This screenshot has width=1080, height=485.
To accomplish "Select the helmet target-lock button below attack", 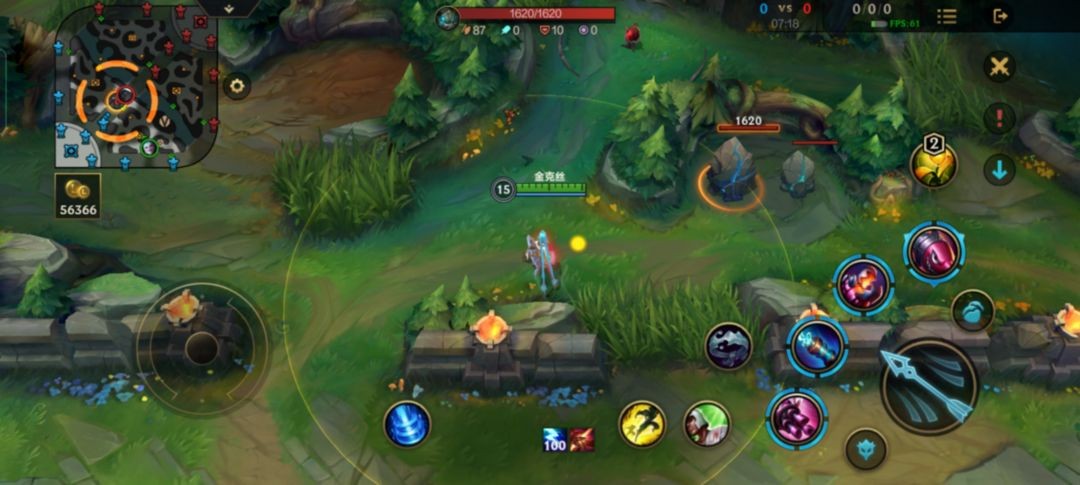I will point(866,449).
